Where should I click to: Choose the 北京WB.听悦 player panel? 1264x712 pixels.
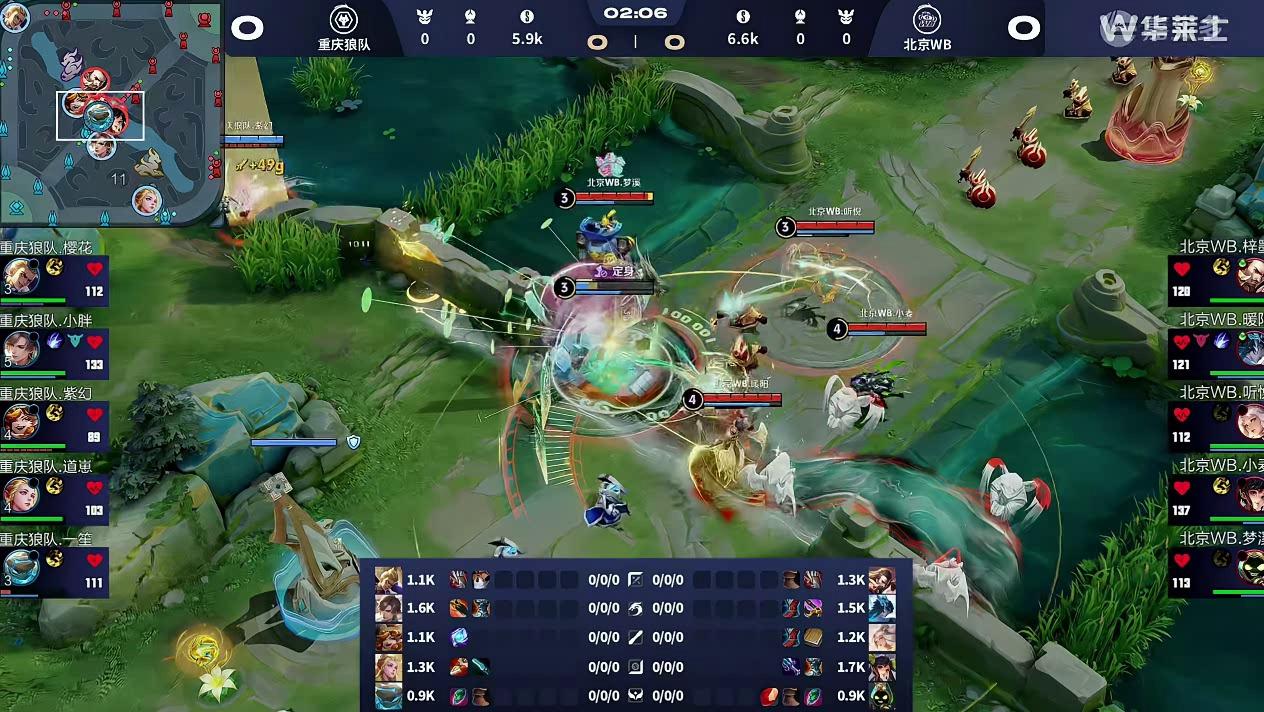(x=1216, y=420)
